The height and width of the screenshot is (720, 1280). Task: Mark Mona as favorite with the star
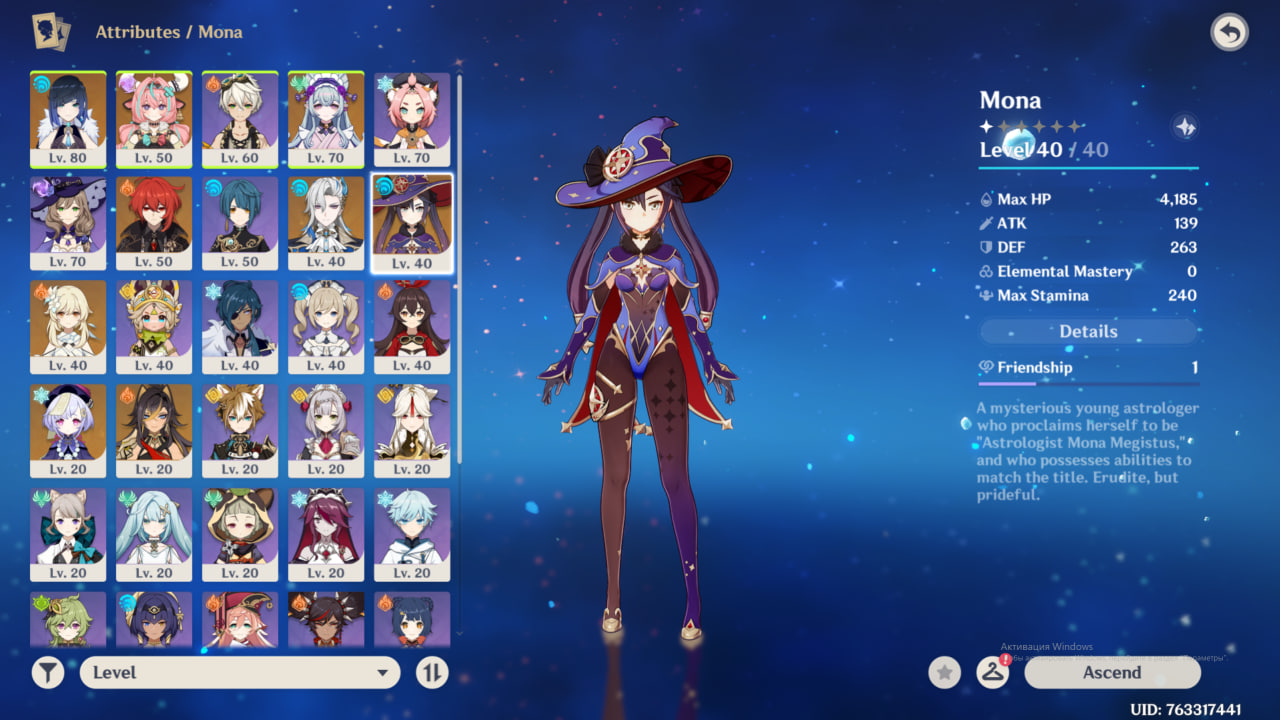coord(944,673)
